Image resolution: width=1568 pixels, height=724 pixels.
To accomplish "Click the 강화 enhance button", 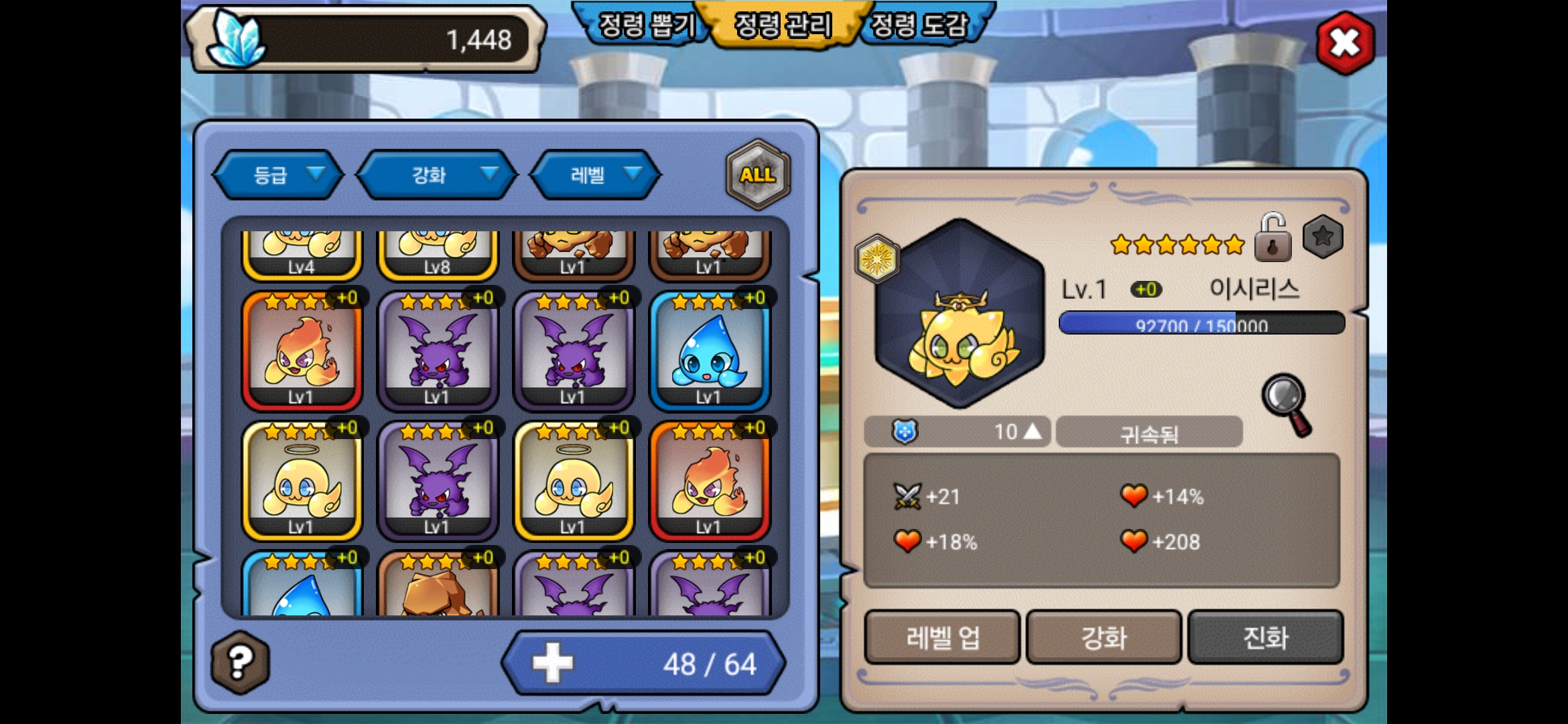I will 1104,637.
